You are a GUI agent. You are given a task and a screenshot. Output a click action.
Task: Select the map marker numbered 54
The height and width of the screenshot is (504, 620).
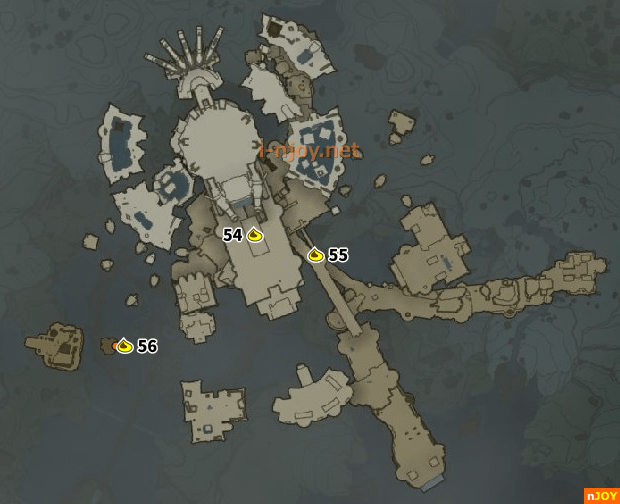[254, 236]
